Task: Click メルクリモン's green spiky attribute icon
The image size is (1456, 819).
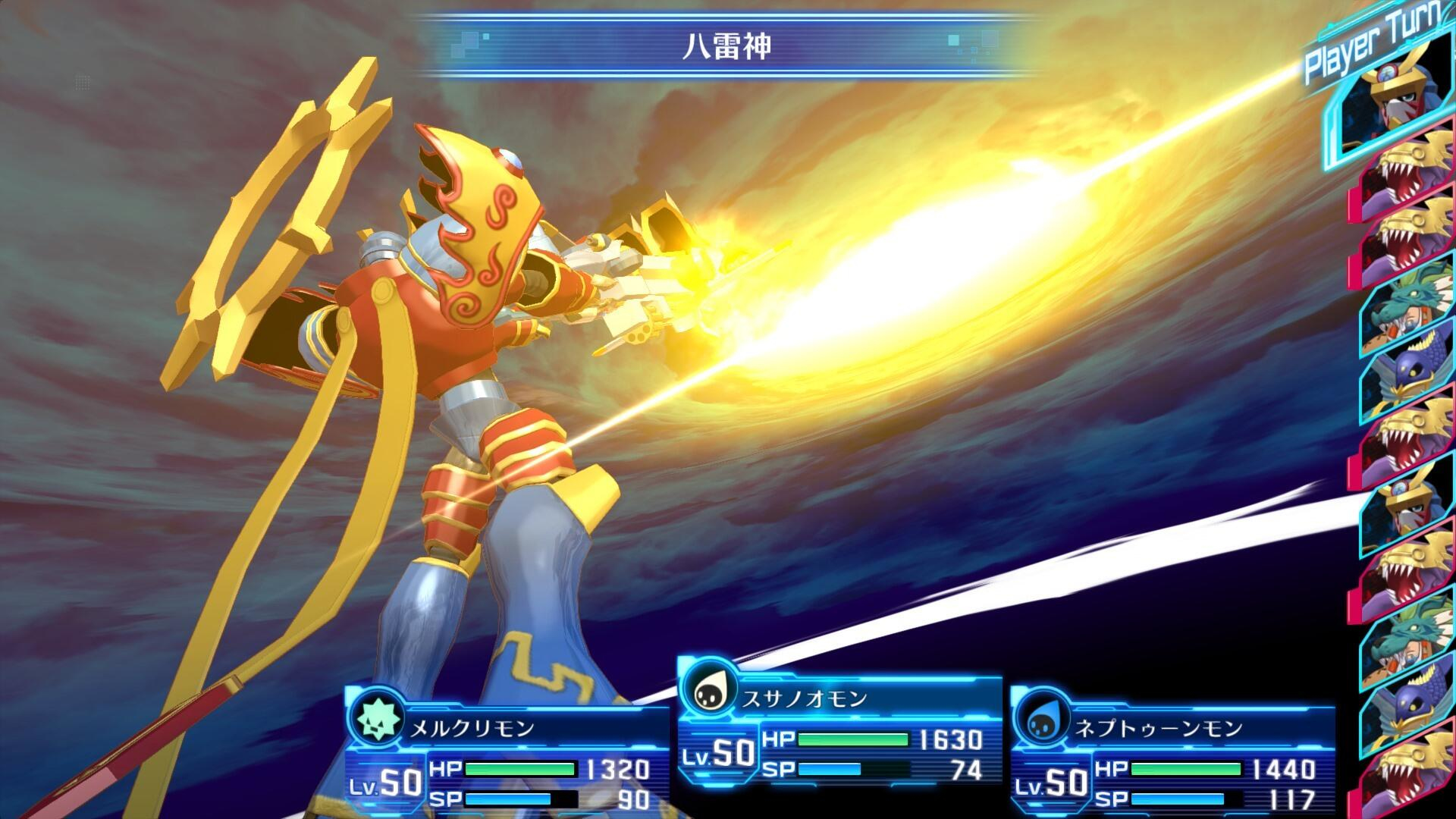Action: (375, 719)
